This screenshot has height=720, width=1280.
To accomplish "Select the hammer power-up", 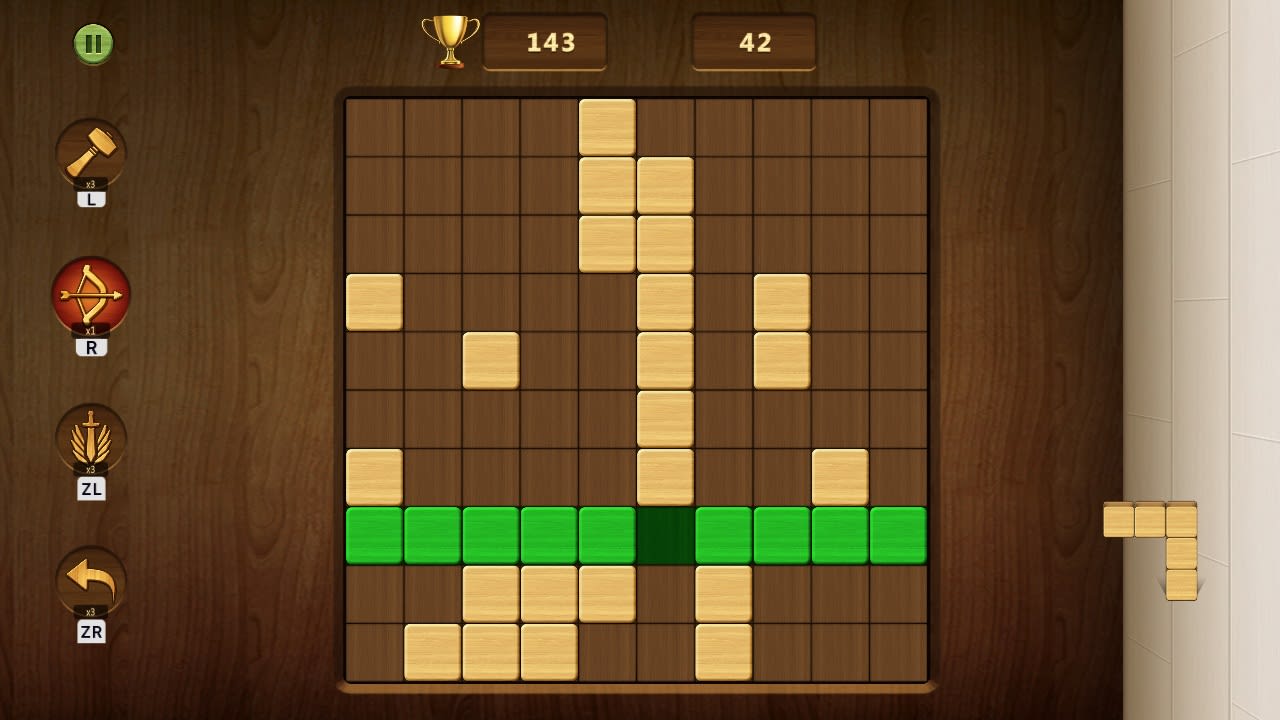I will coord(91,152).
